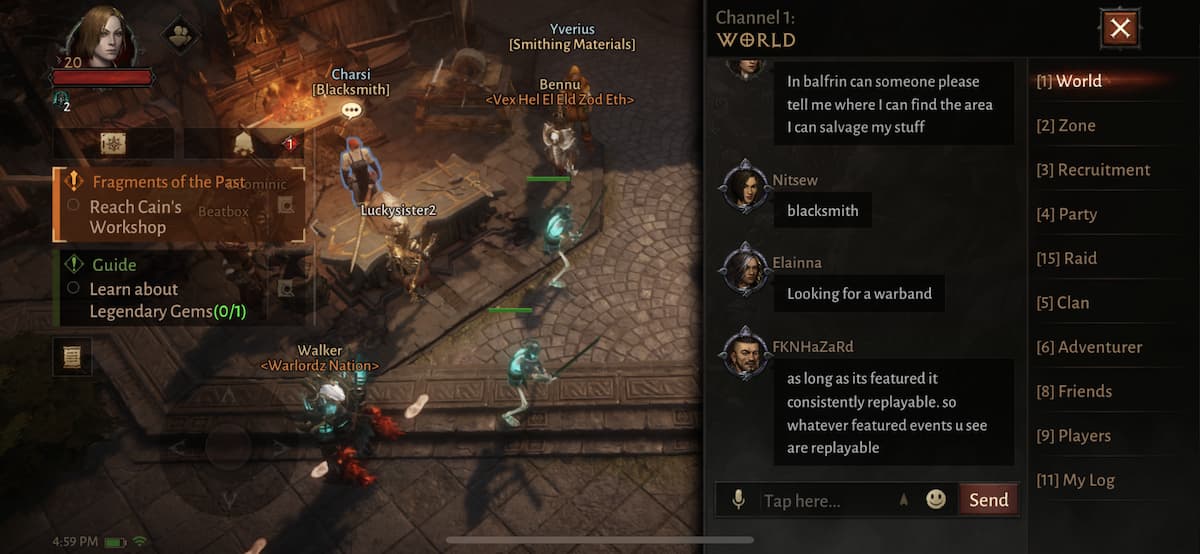The width and height of the screenshot is (1200, 554).
Task: Send the chat message
Action: [x=988, y=500]
